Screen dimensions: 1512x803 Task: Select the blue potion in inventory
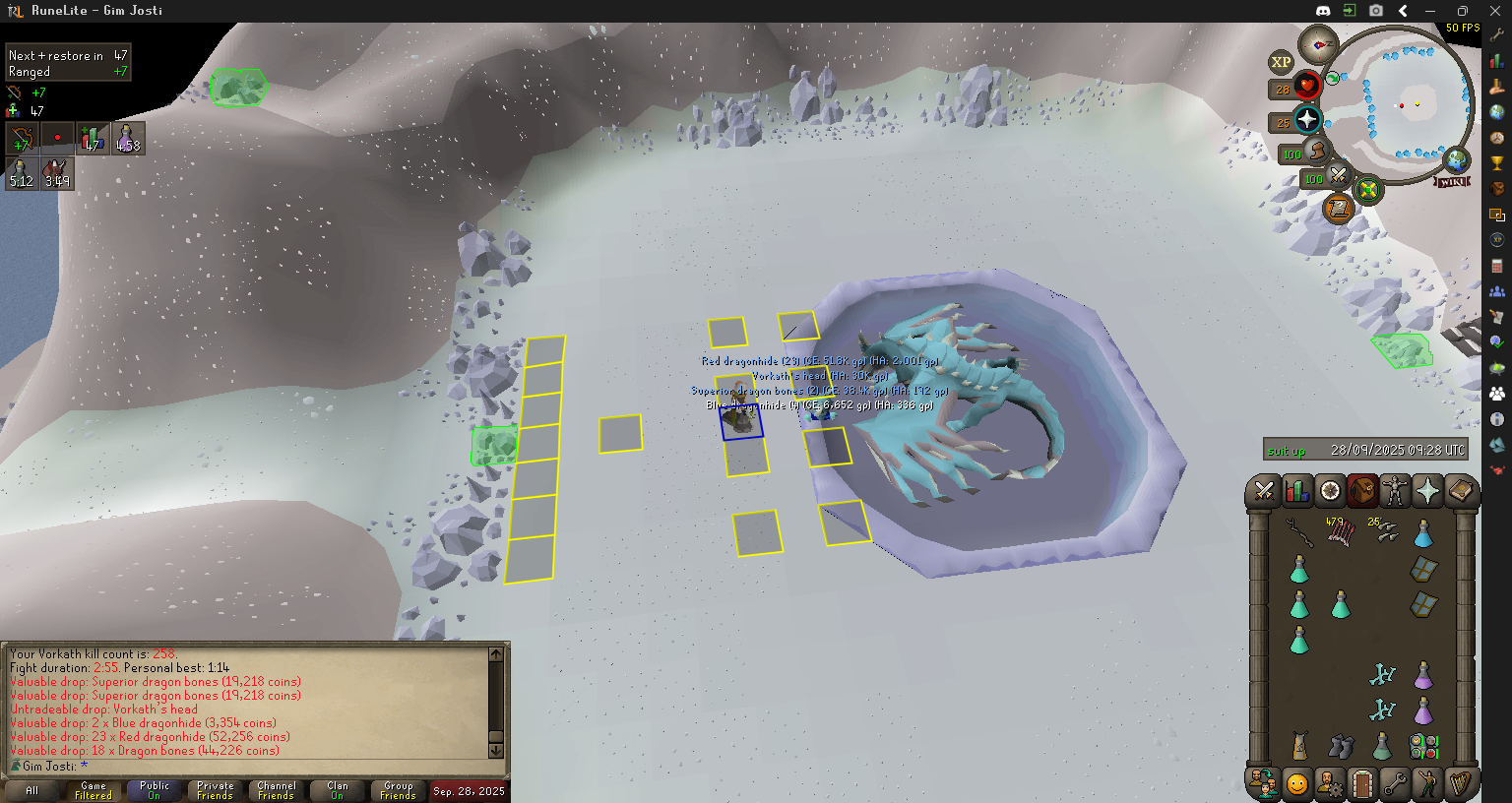(x=1423, y=534)
